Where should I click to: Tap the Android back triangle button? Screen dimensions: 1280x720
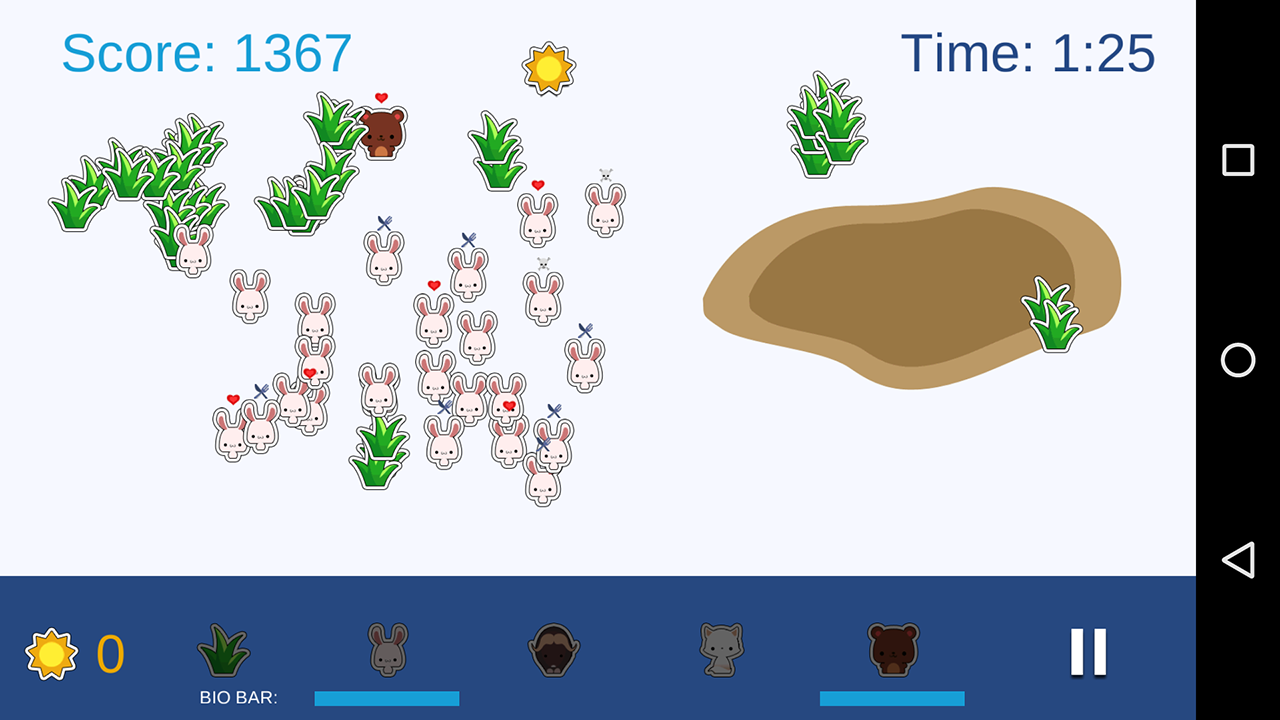tap(1238, 560)
